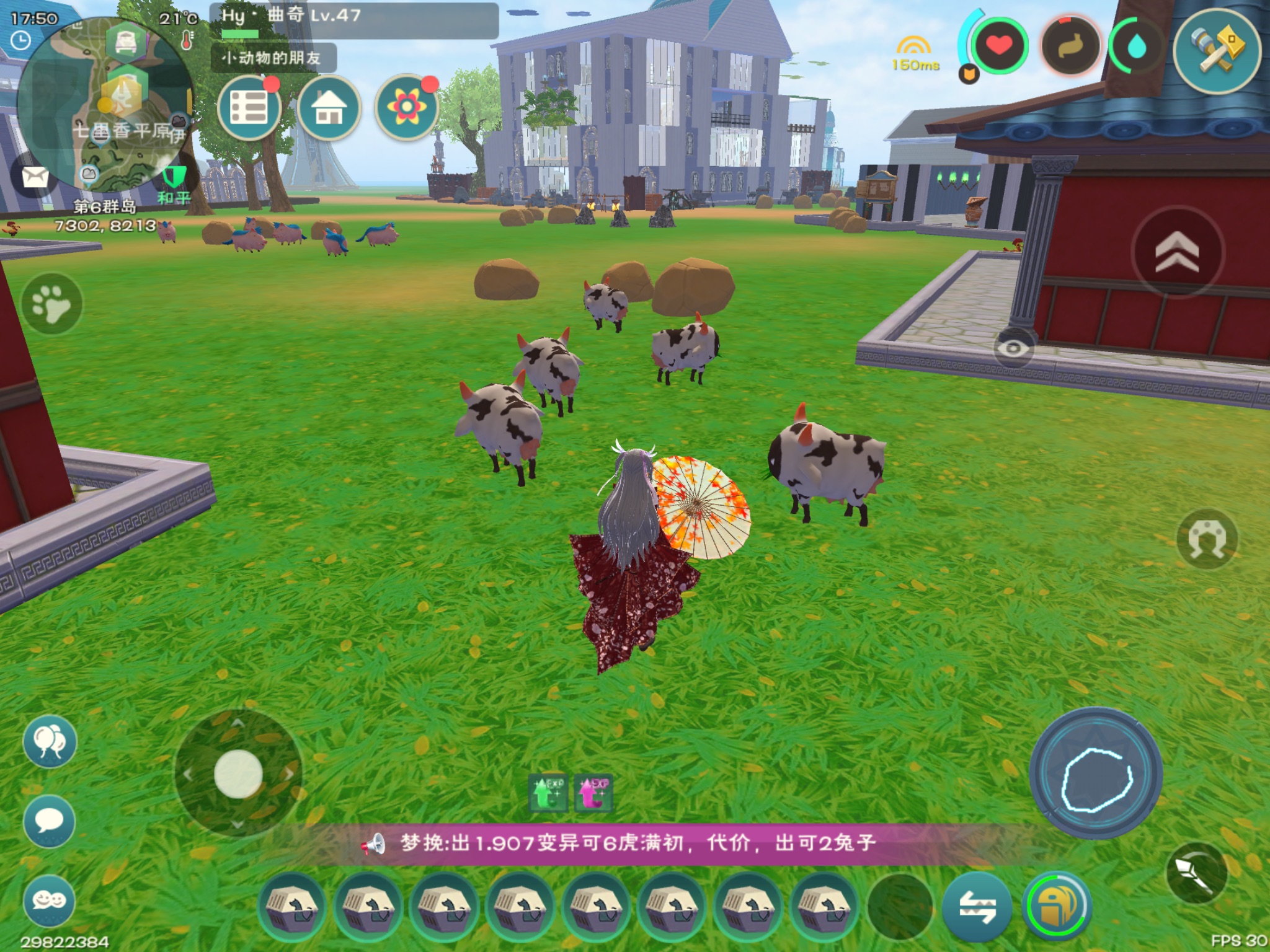Tap the house home button
Image resolution: width=1270 pixels, height=952 pixels.
[x=329, y=108]
